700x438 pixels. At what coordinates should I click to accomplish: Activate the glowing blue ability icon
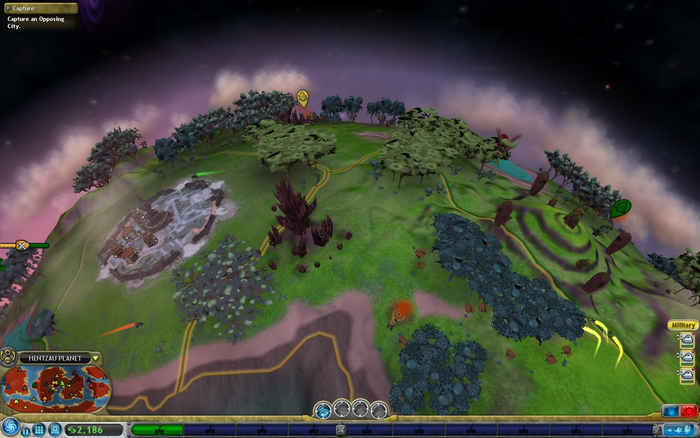pos(323,409)
